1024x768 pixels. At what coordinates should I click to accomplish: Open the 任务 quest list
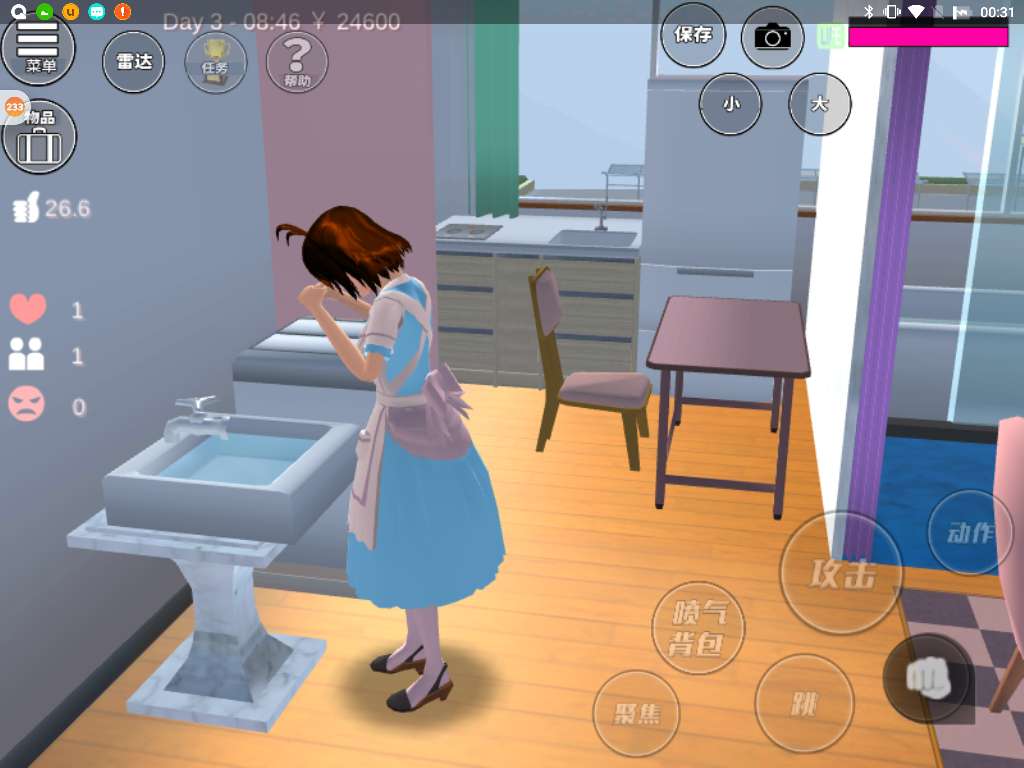[215, 62]
